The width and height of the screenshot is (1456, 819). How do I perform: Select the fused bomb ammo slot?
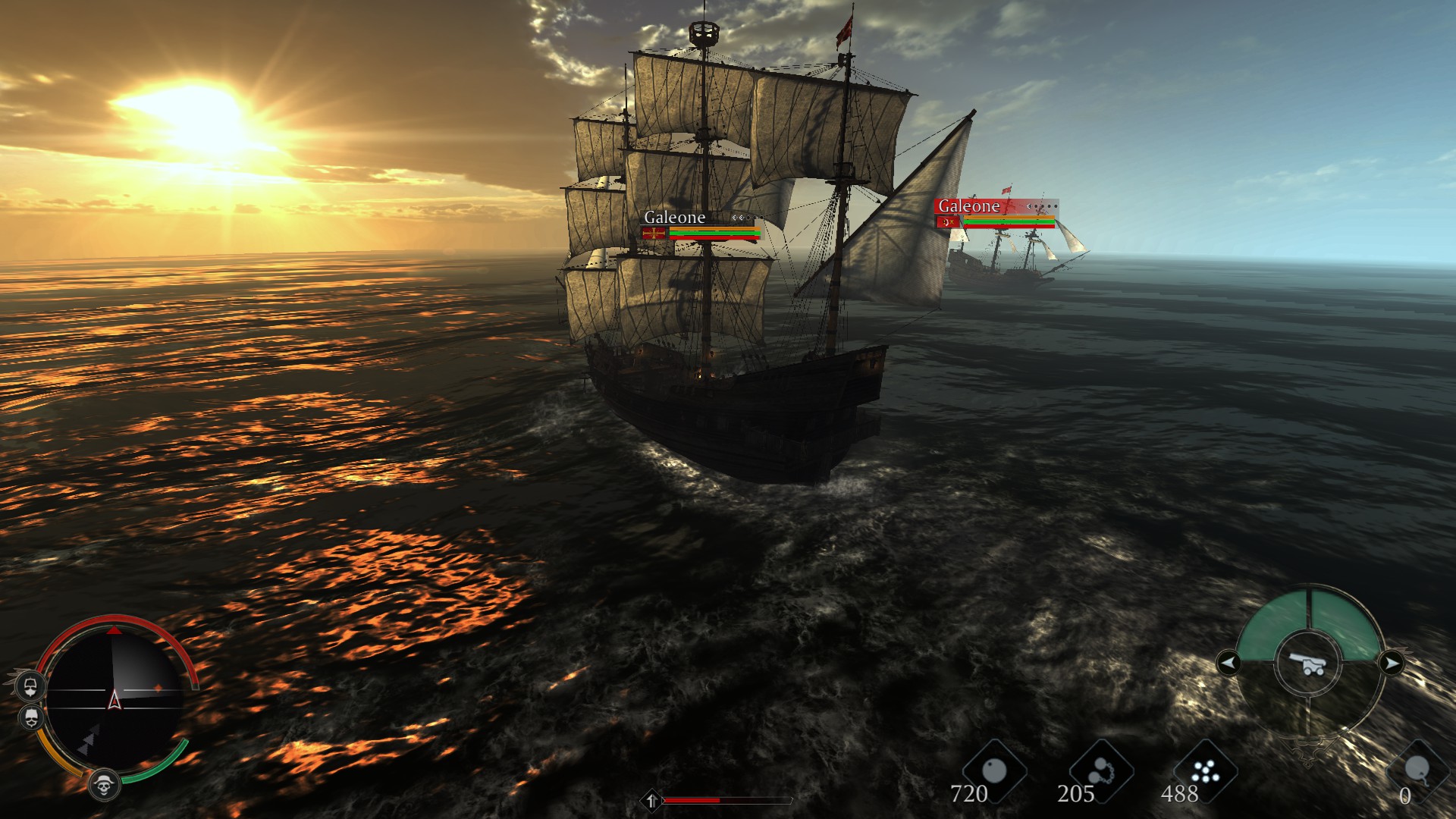tap(1416, 771)
